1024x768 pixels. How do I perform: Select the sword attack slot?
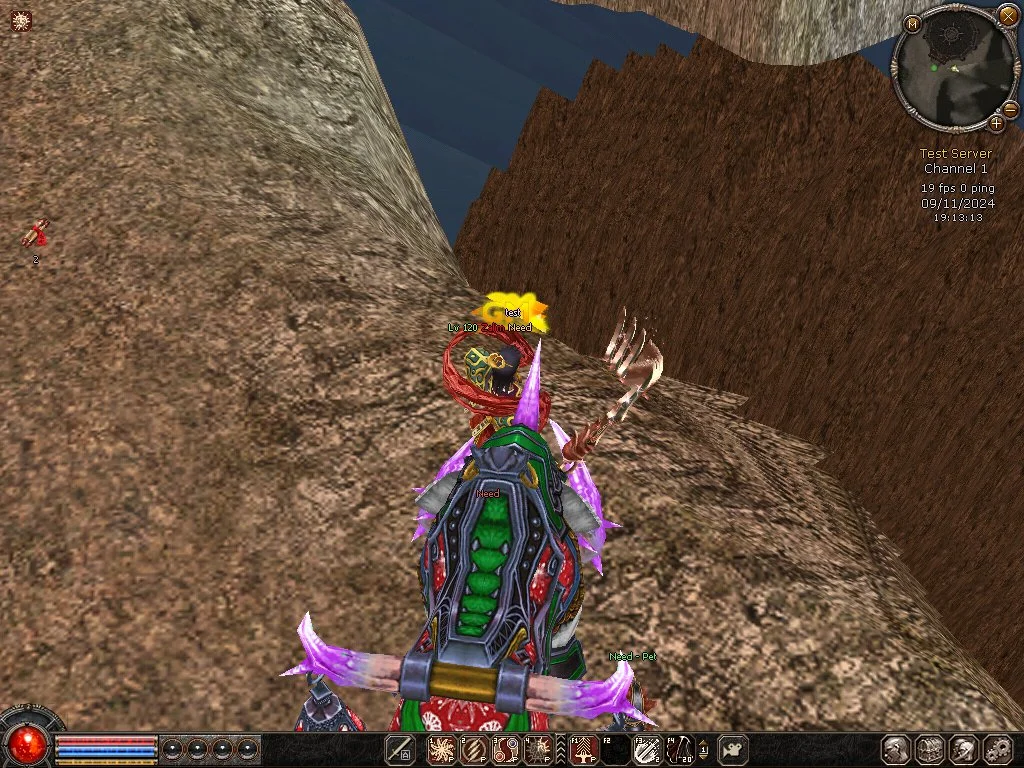tap(400, 749)
